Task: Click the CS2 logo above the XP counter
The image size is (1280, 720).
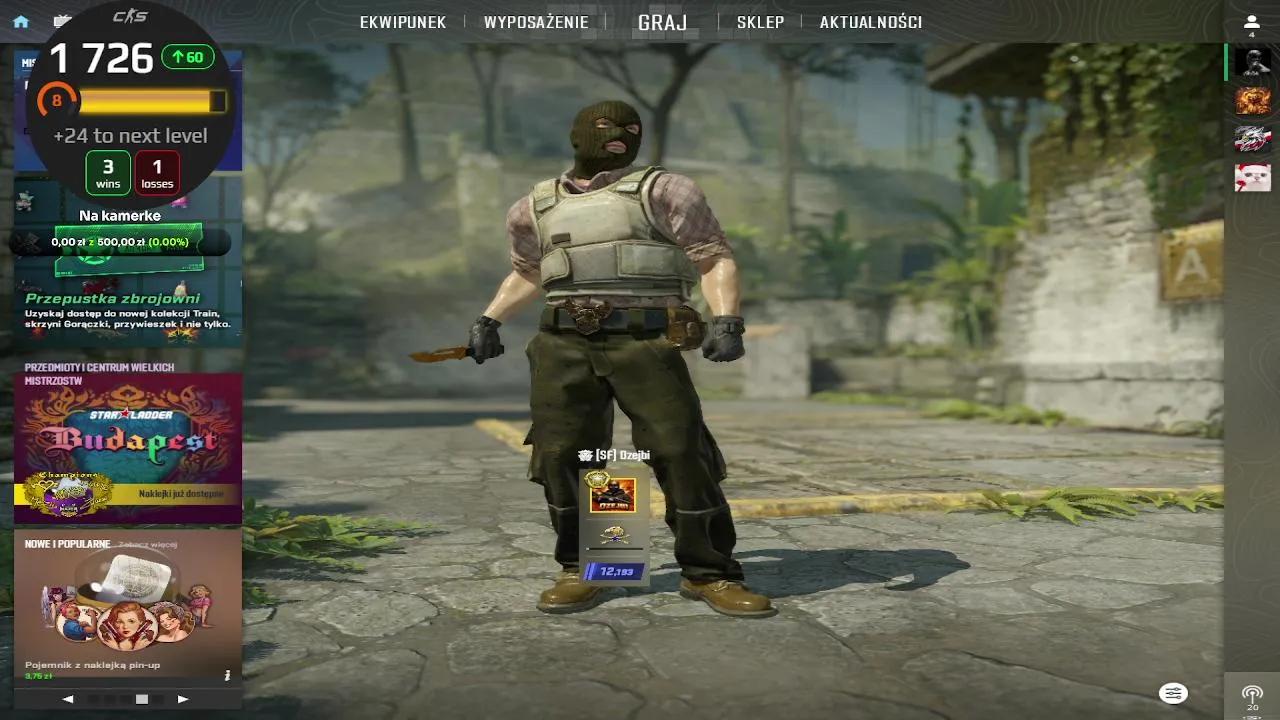Action: [x=130, y=16]
